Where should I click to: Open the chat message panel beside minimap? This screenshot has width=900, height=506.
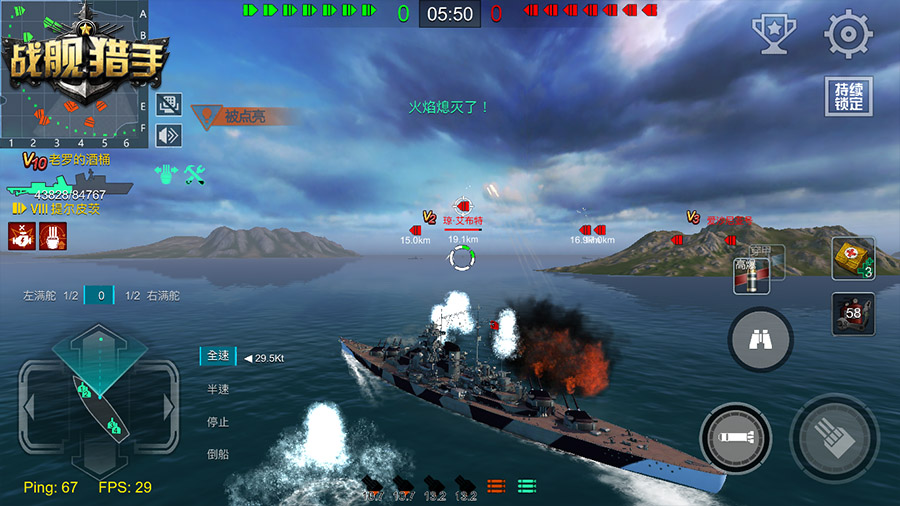[168, 105]
